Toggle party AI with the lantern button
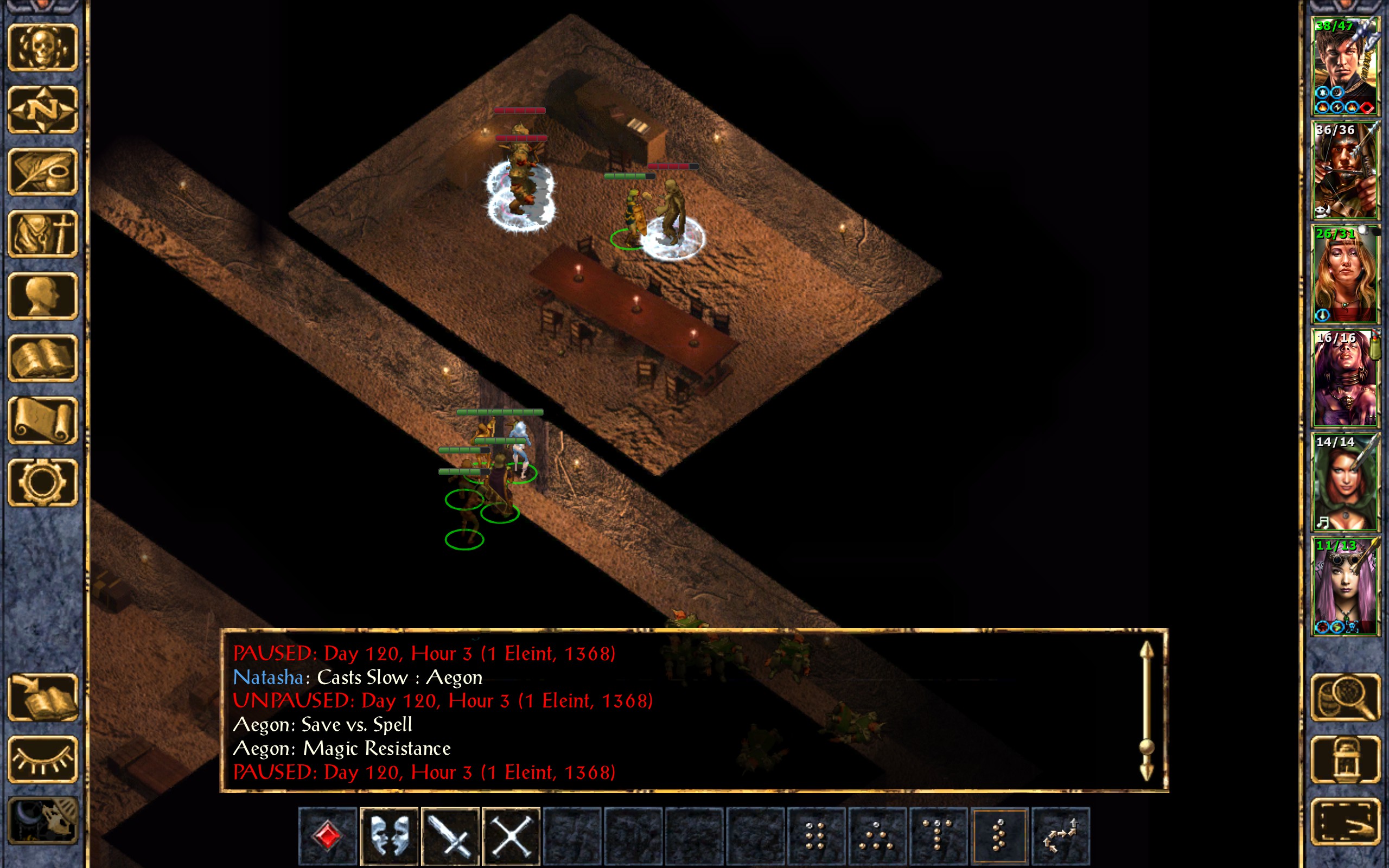 click(1345, 759)
